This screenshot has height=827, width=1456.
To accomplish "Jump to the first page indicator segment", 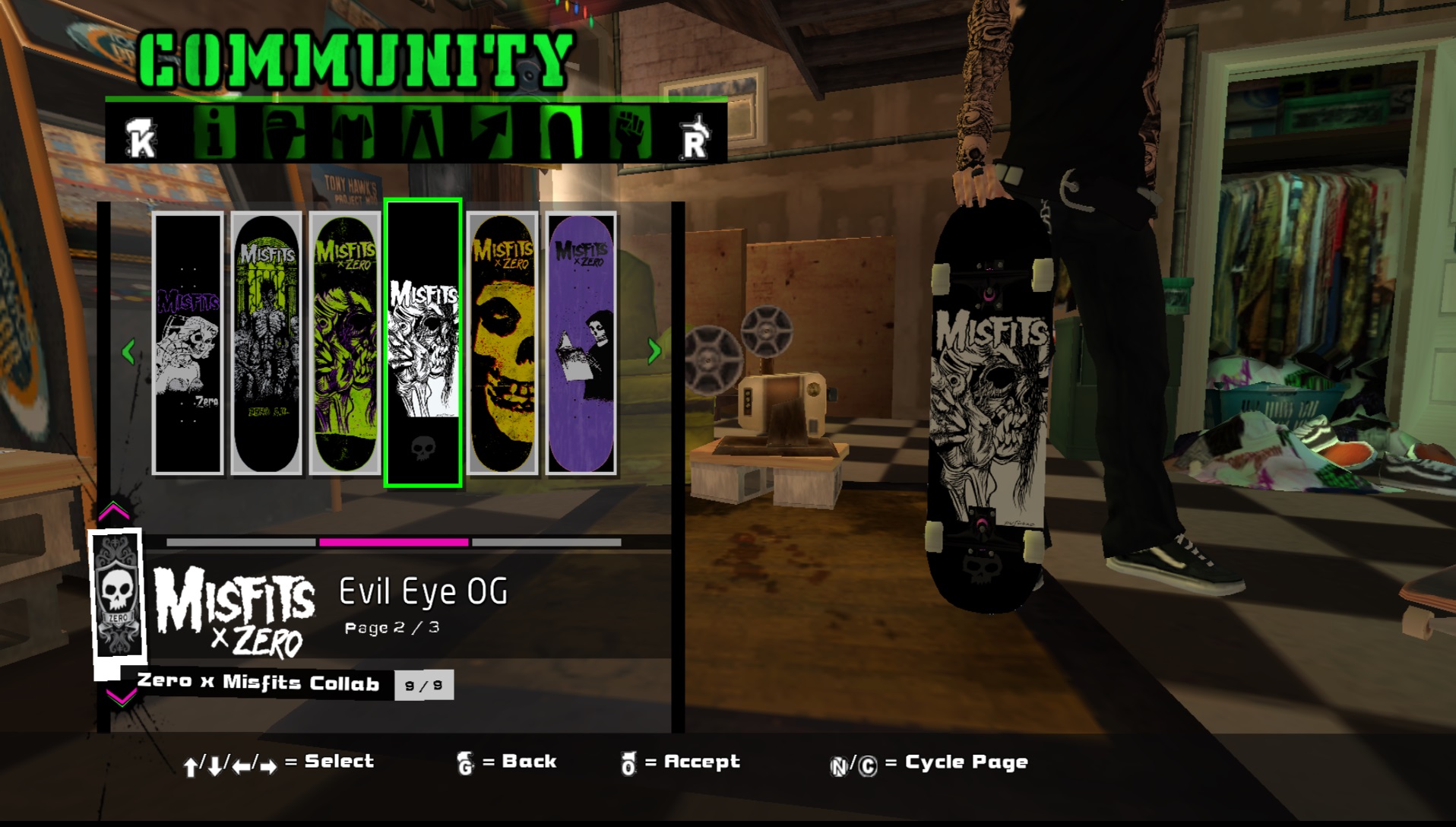I will 241,542.
